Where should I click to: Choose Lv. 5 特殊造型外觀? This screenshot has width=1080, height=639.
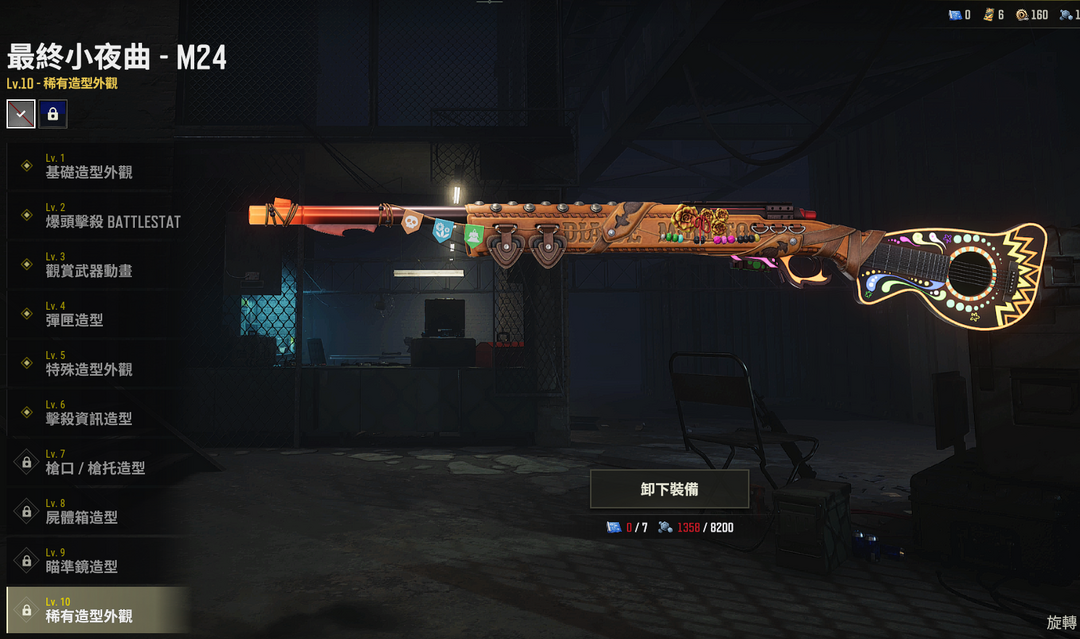tap(95, 363)
